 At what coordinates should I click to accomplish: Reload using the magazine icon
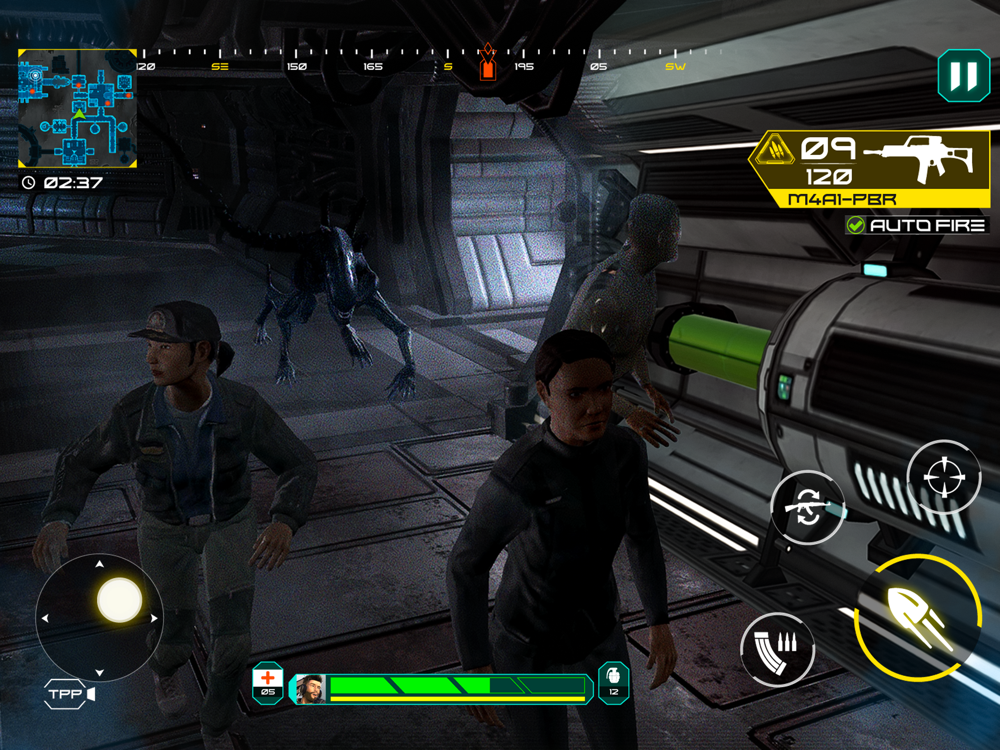[x=777, y=649]
